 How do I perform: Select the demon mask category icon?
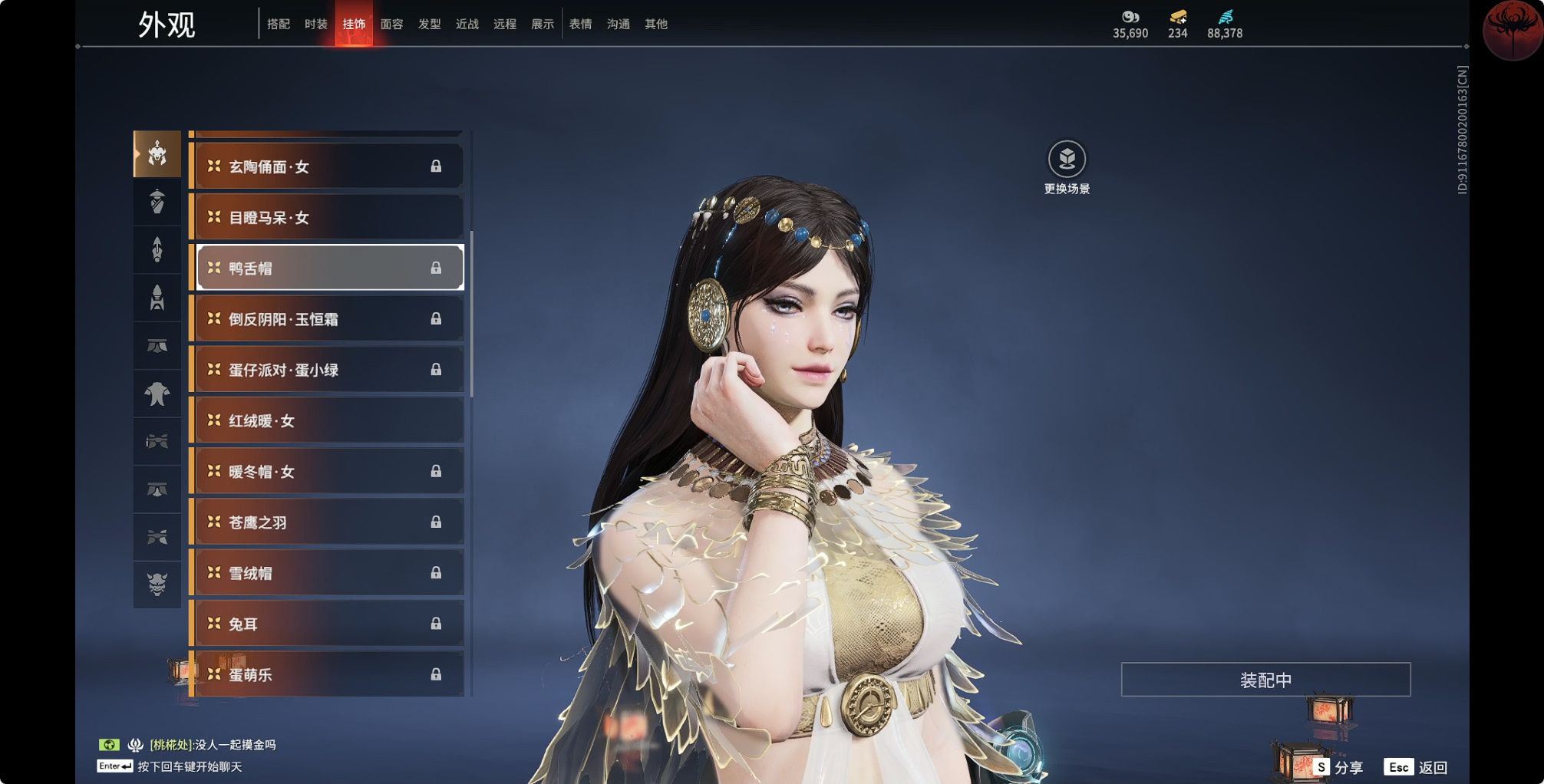(x=157, y=584)
